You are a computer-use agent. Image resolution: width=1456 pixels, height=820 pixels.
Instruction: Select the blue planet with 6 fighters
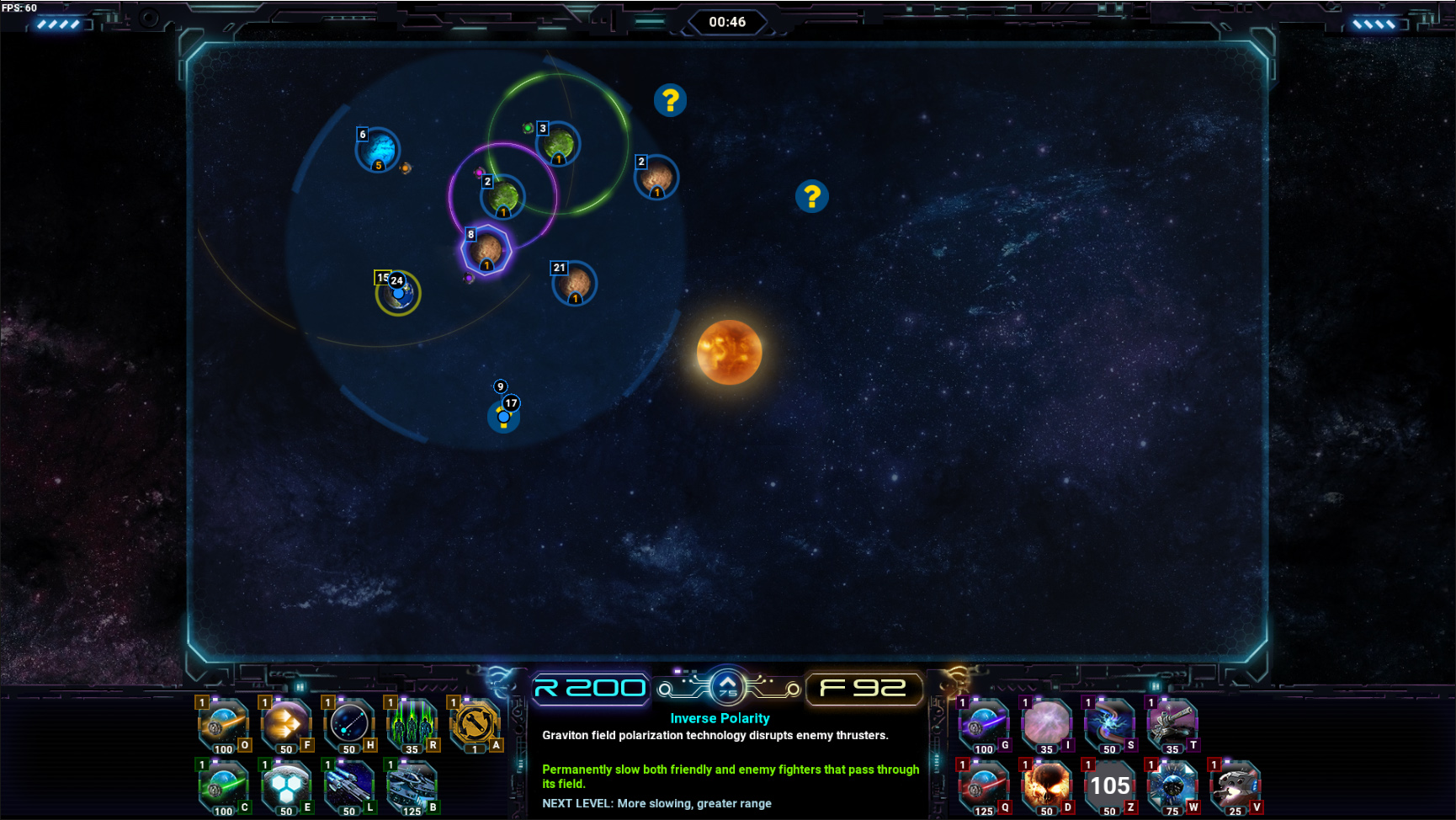378,150
